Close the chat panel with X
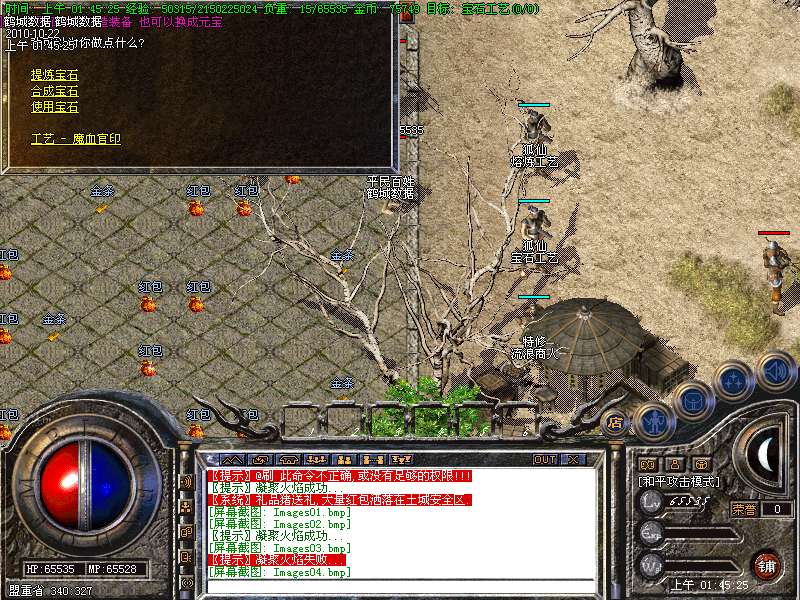Screen dimensions: 800x600 (x=573, y=460)
